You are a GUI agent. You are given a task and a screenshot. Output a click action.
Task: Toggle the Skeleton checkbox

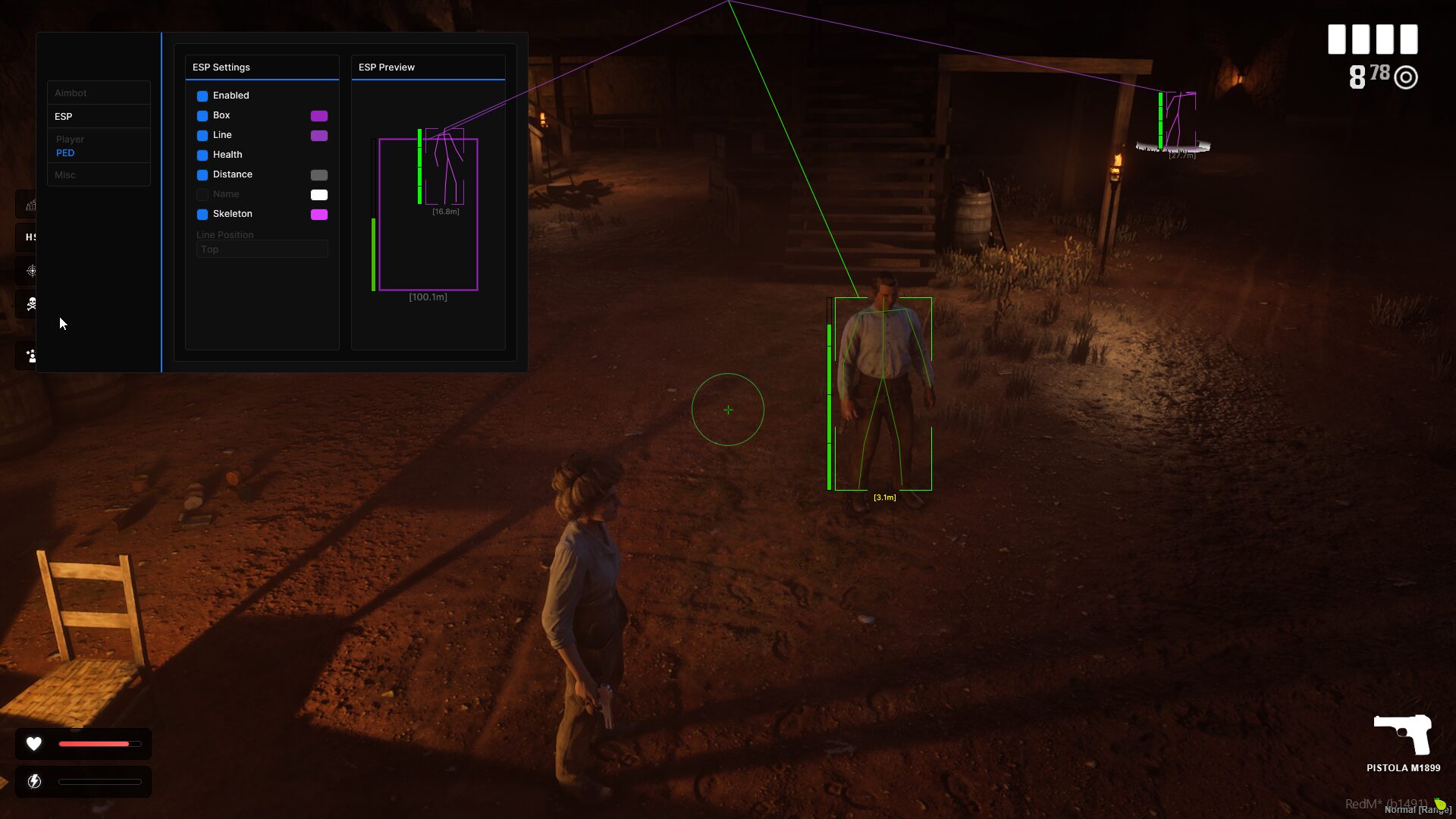coord(202,215)
